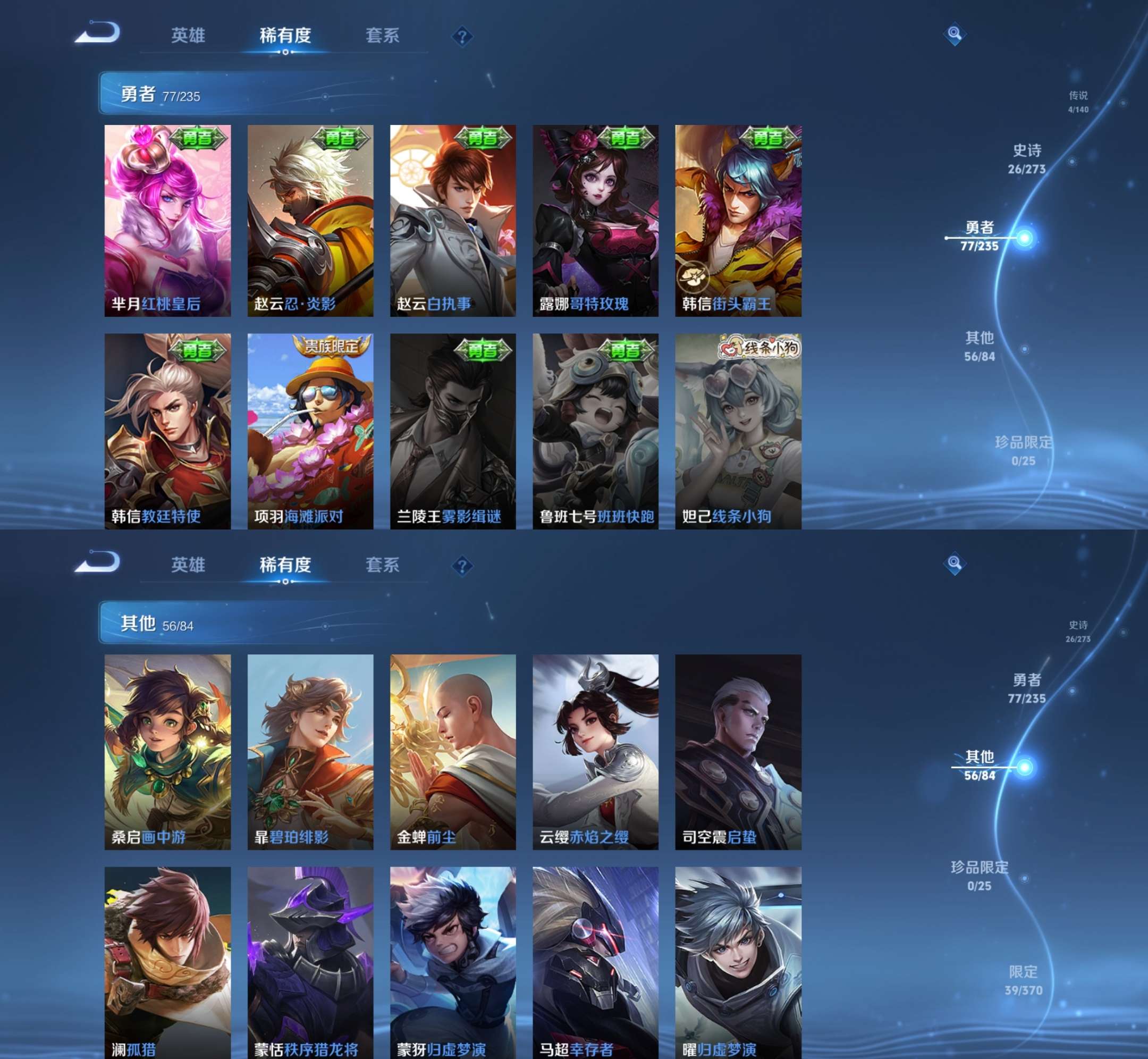Choose the 赵云白执事 skin card

point(452,221)
